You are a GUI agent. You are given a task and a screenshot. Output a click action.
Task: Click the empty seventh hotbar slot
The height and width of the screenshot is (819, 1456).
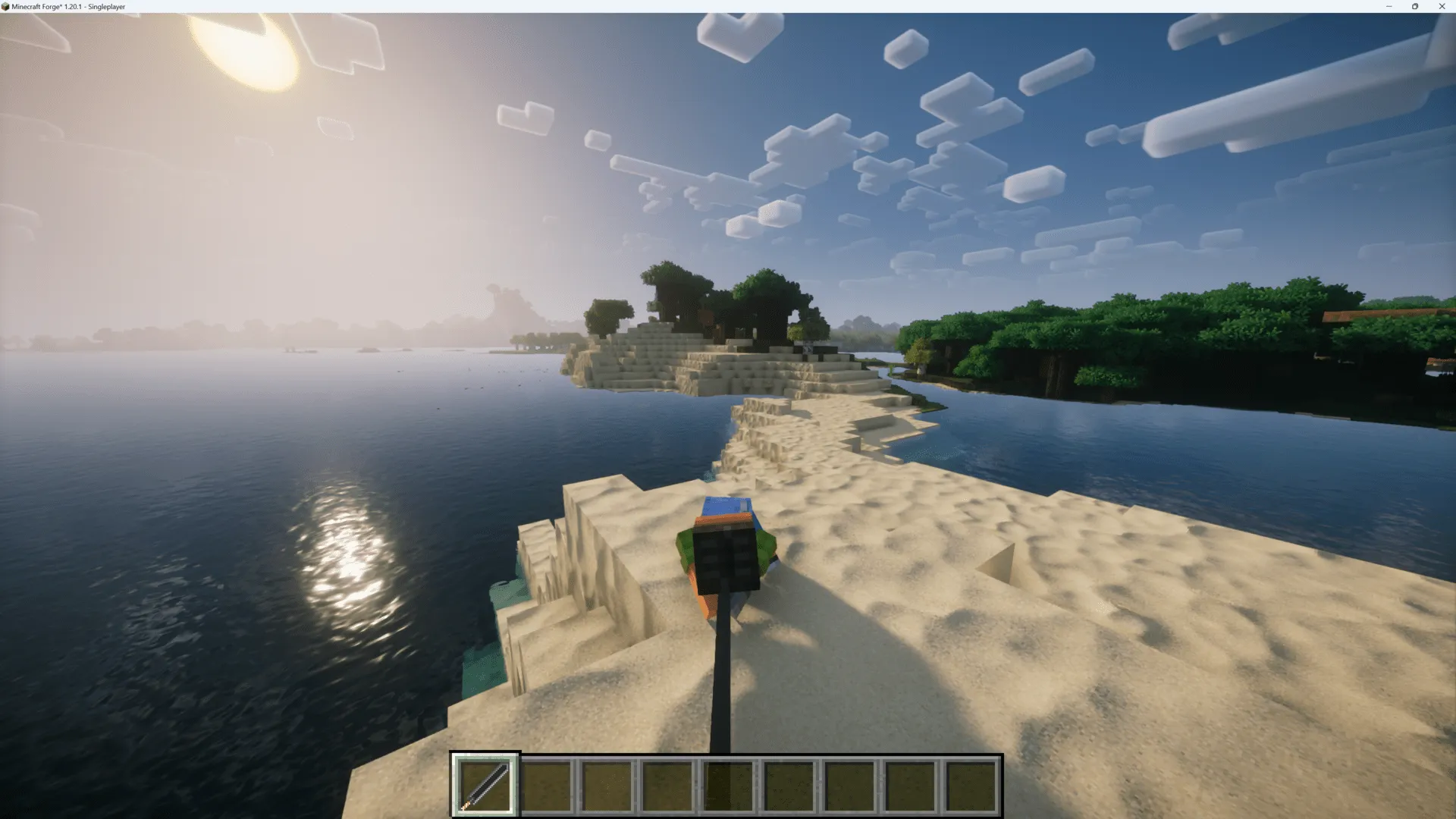850,785
